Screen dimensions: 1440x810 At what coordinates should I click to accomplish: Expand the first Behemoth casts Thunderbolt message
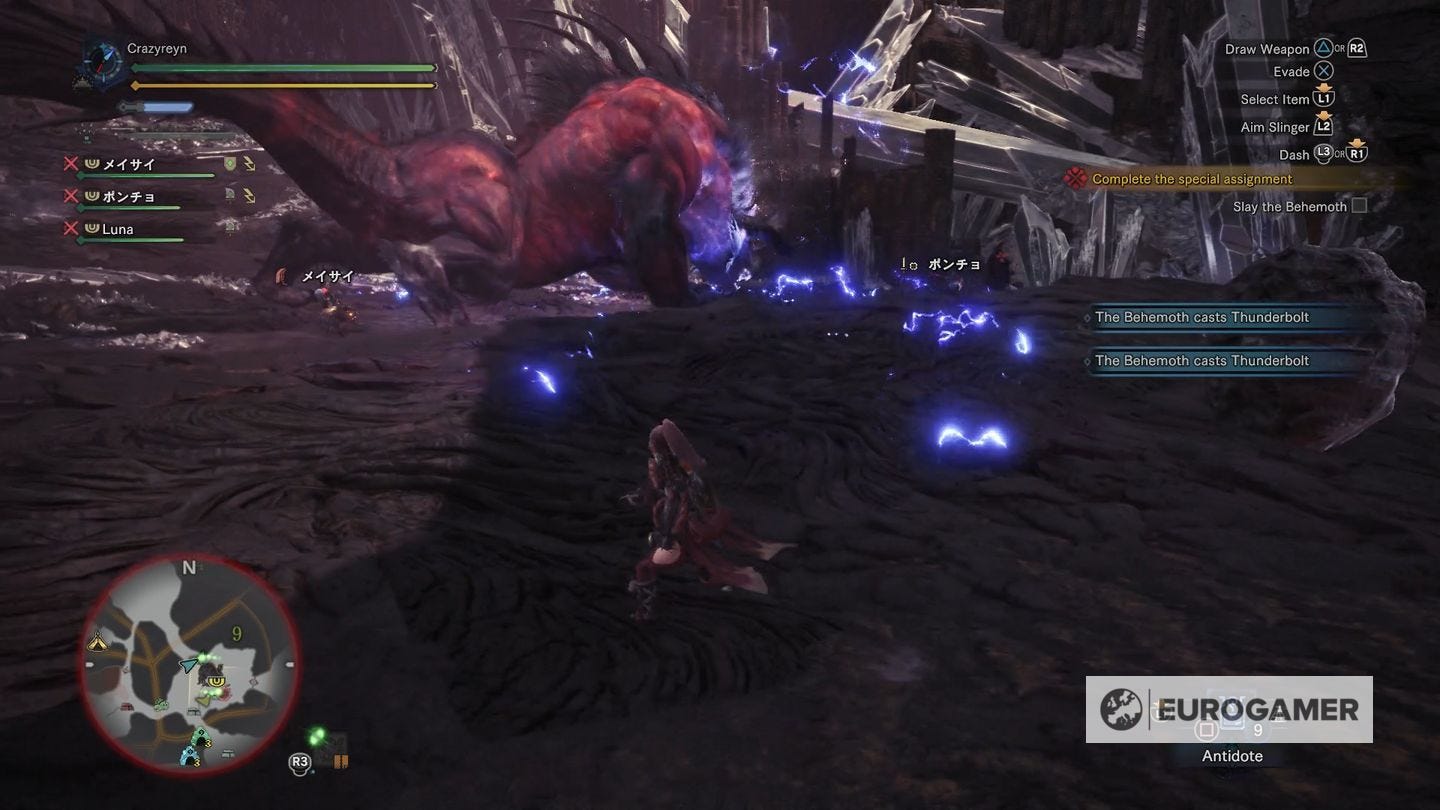1200,317
